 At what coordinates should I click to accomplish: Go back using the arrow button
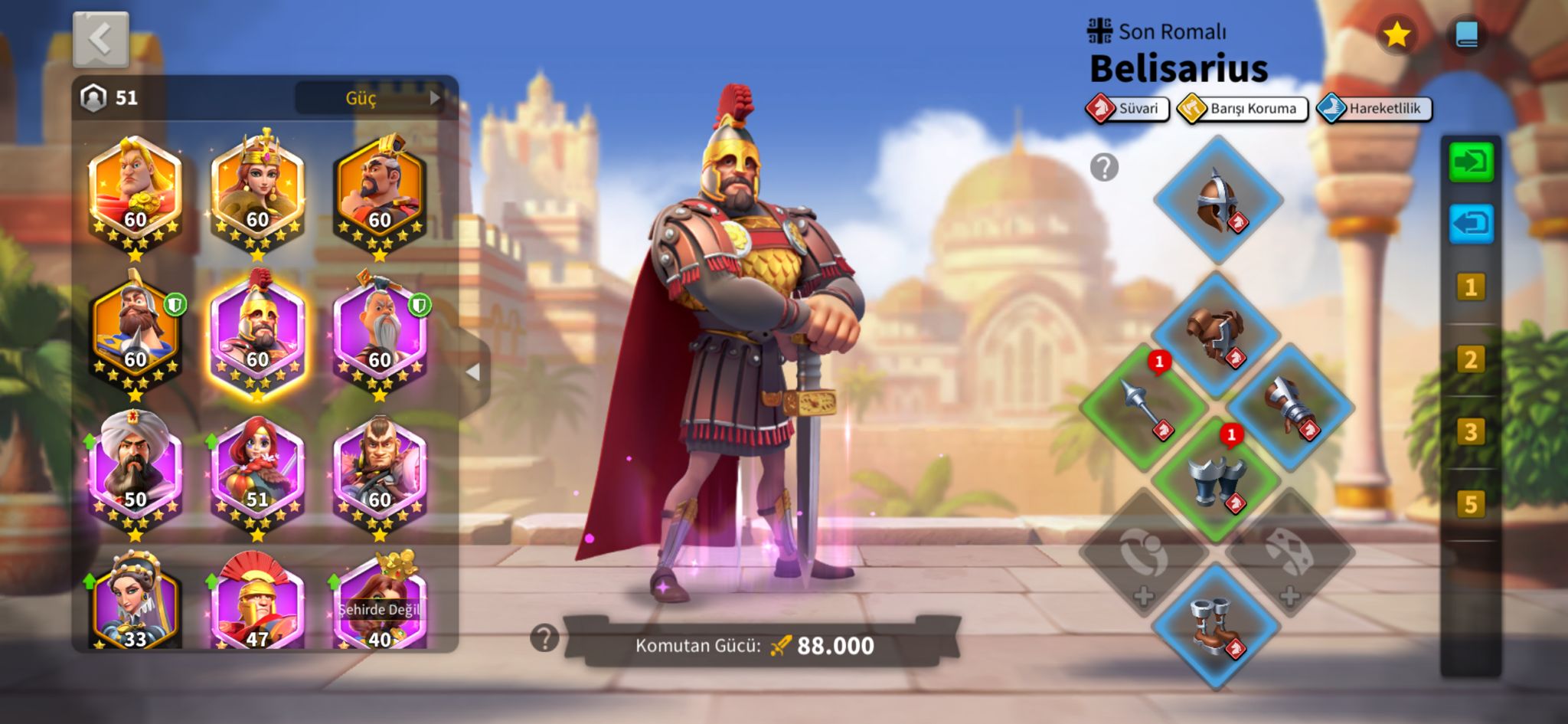coord(100,38)
